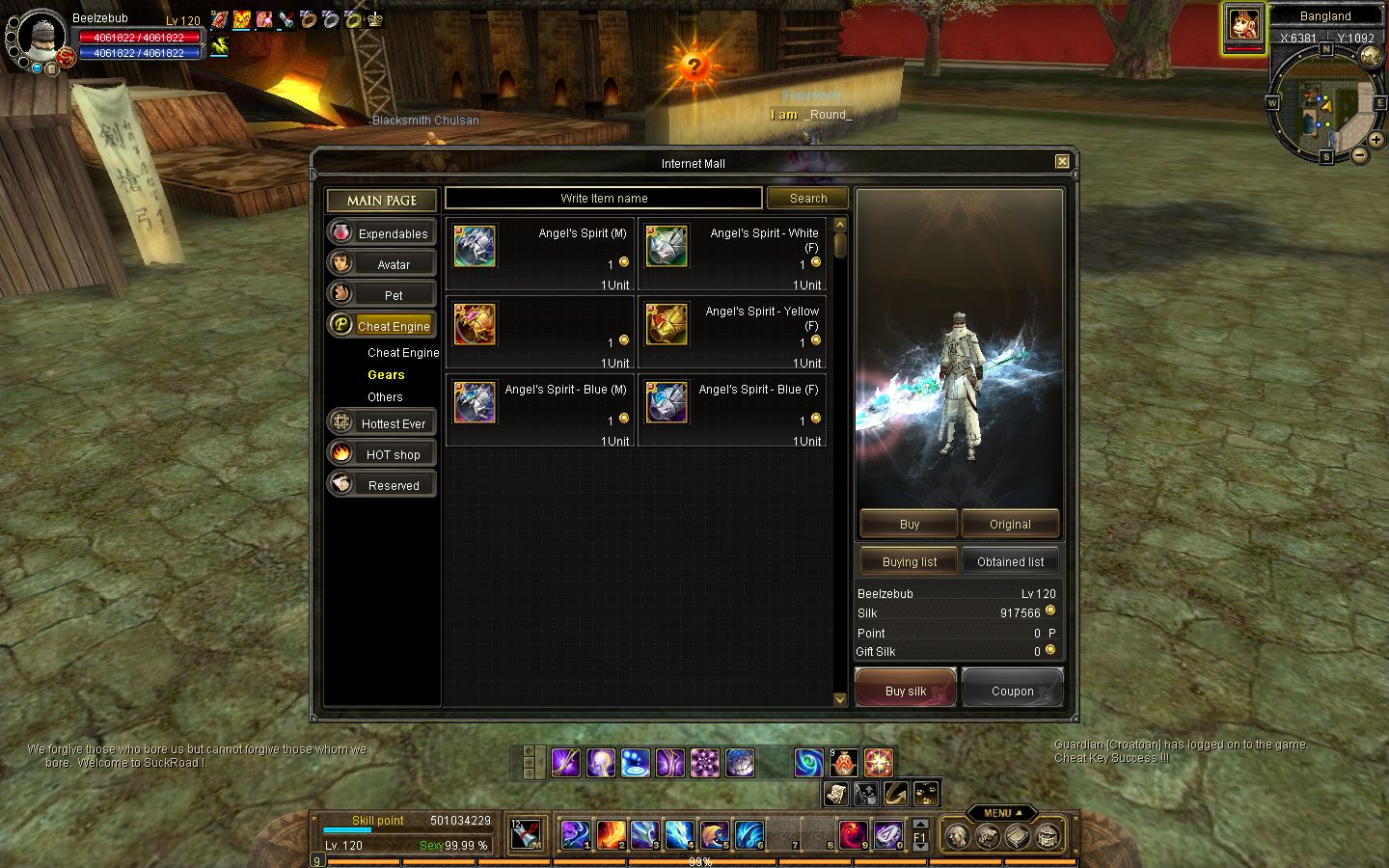The height and width of the screenshot is (868, 1389).
Task: Click the Buy silk button
Action: (906, 691)
